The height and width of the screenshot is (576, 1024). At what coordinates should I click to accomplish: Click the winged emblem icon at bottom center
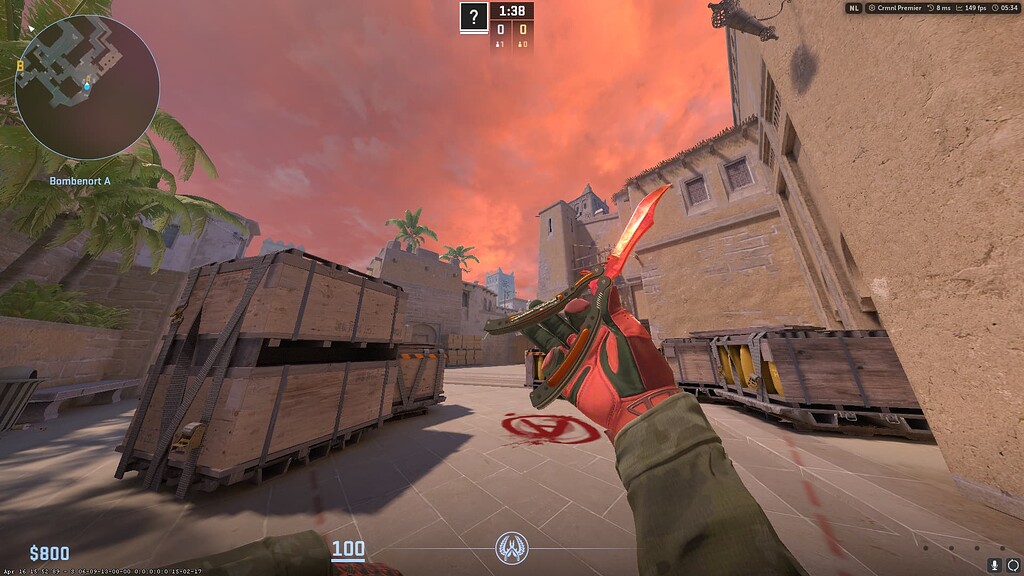511,547
